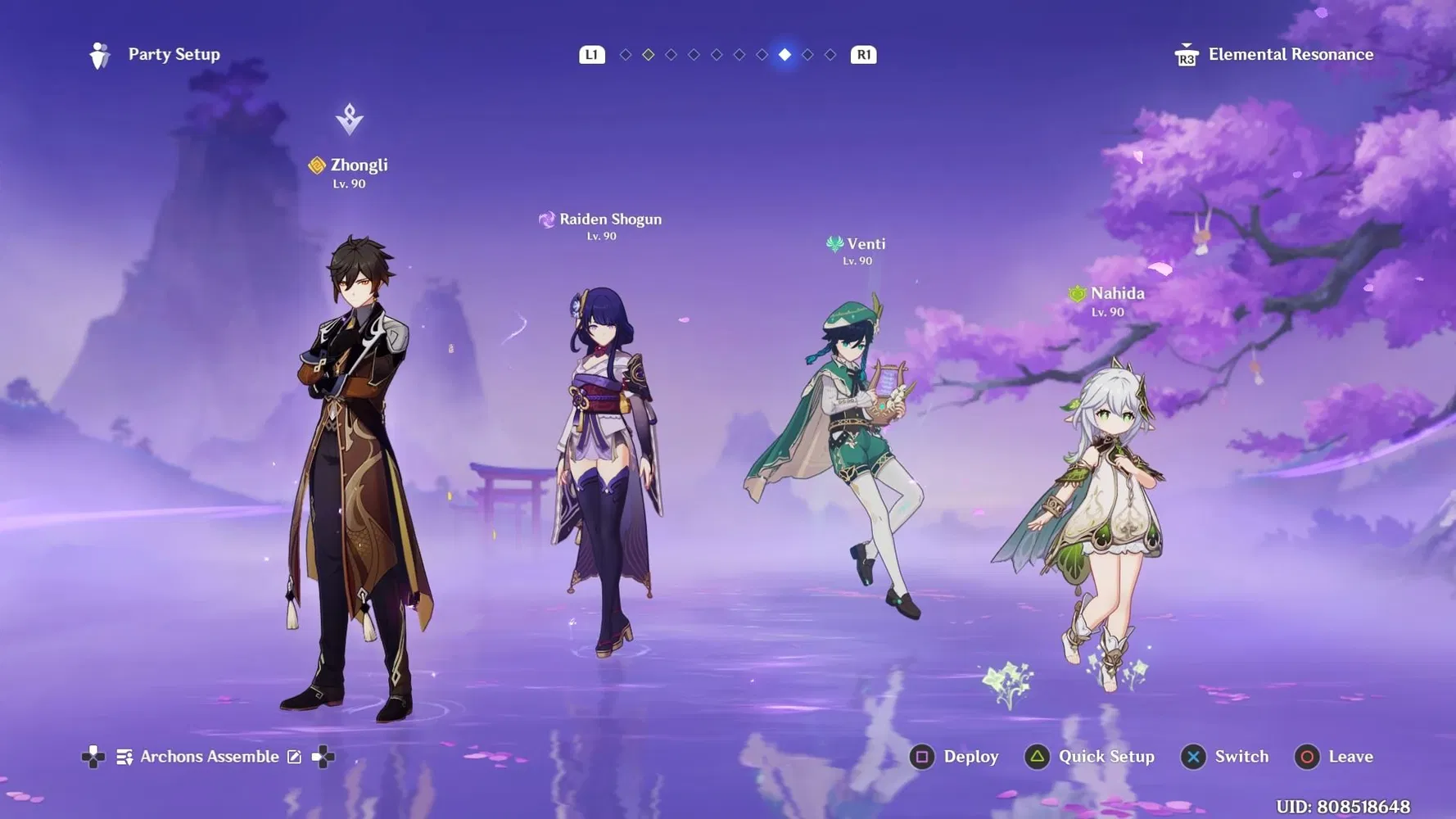Select Zhongli's Geo element icon
1456x819 pixels.
coord(316,164)
